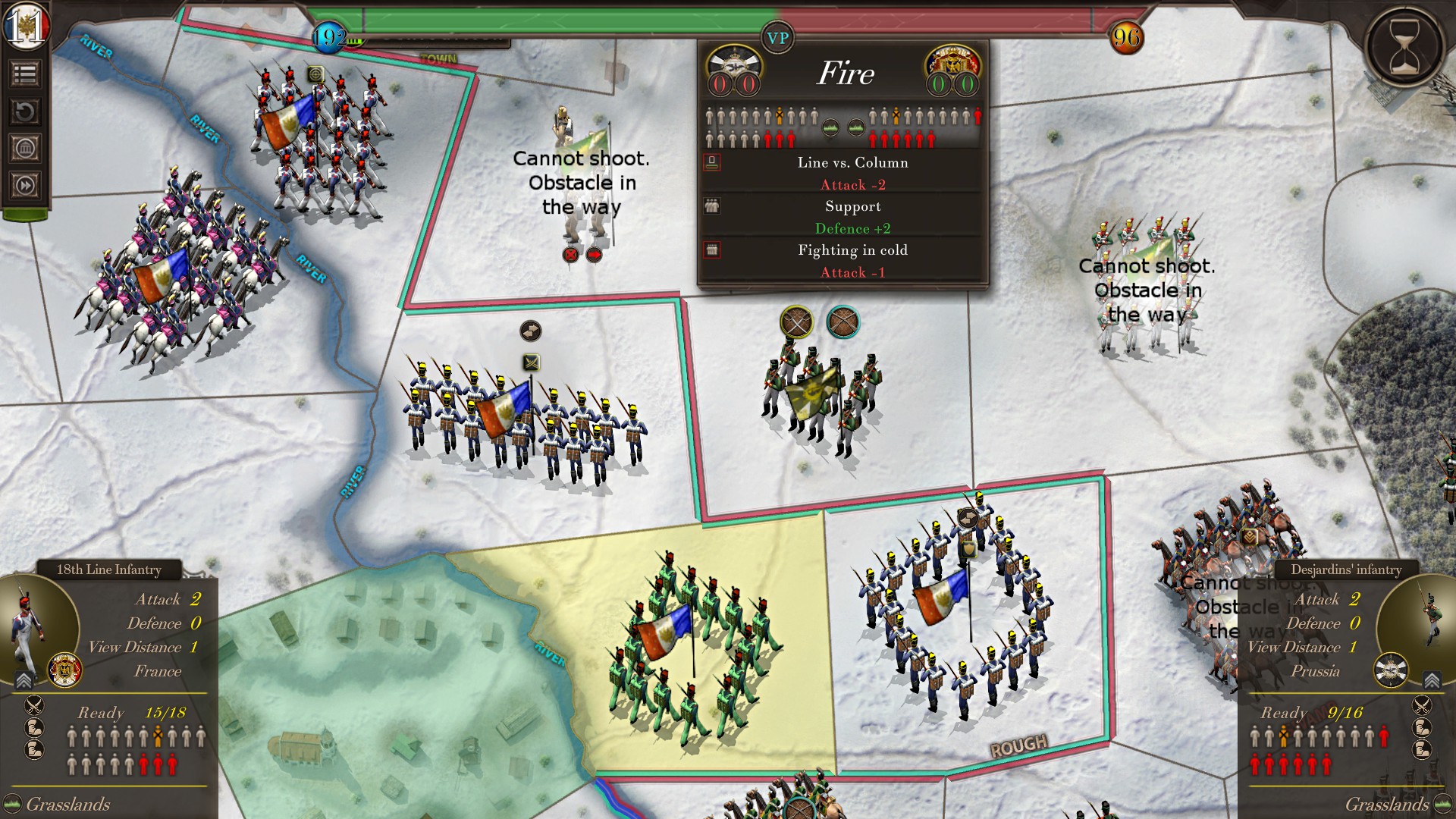This screenshot has height=819, width=1456.
Task: Open the list menu button
Action: click(x=25, y=74)
